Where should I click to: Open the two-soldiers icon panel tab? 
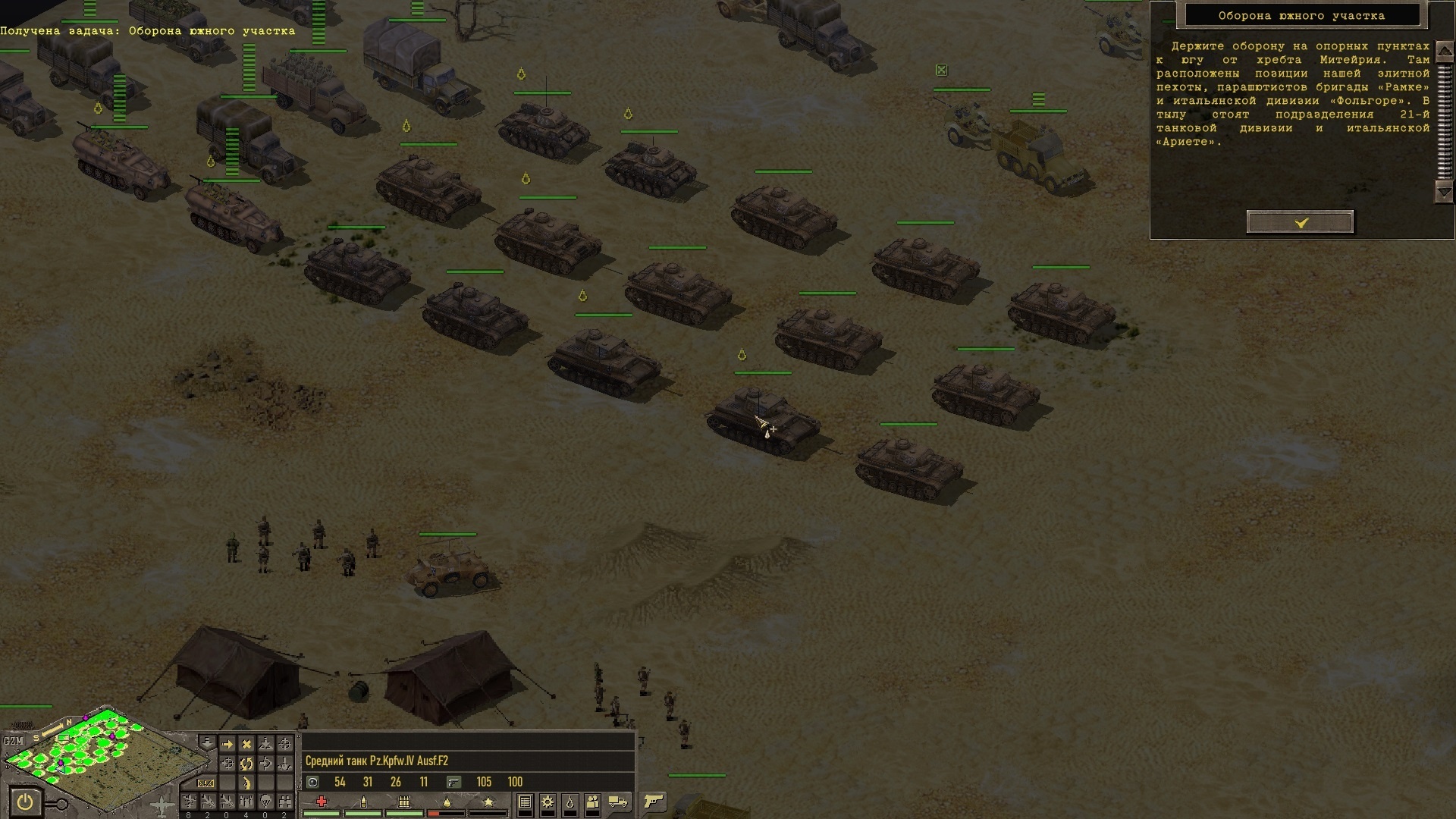[592, 802]
